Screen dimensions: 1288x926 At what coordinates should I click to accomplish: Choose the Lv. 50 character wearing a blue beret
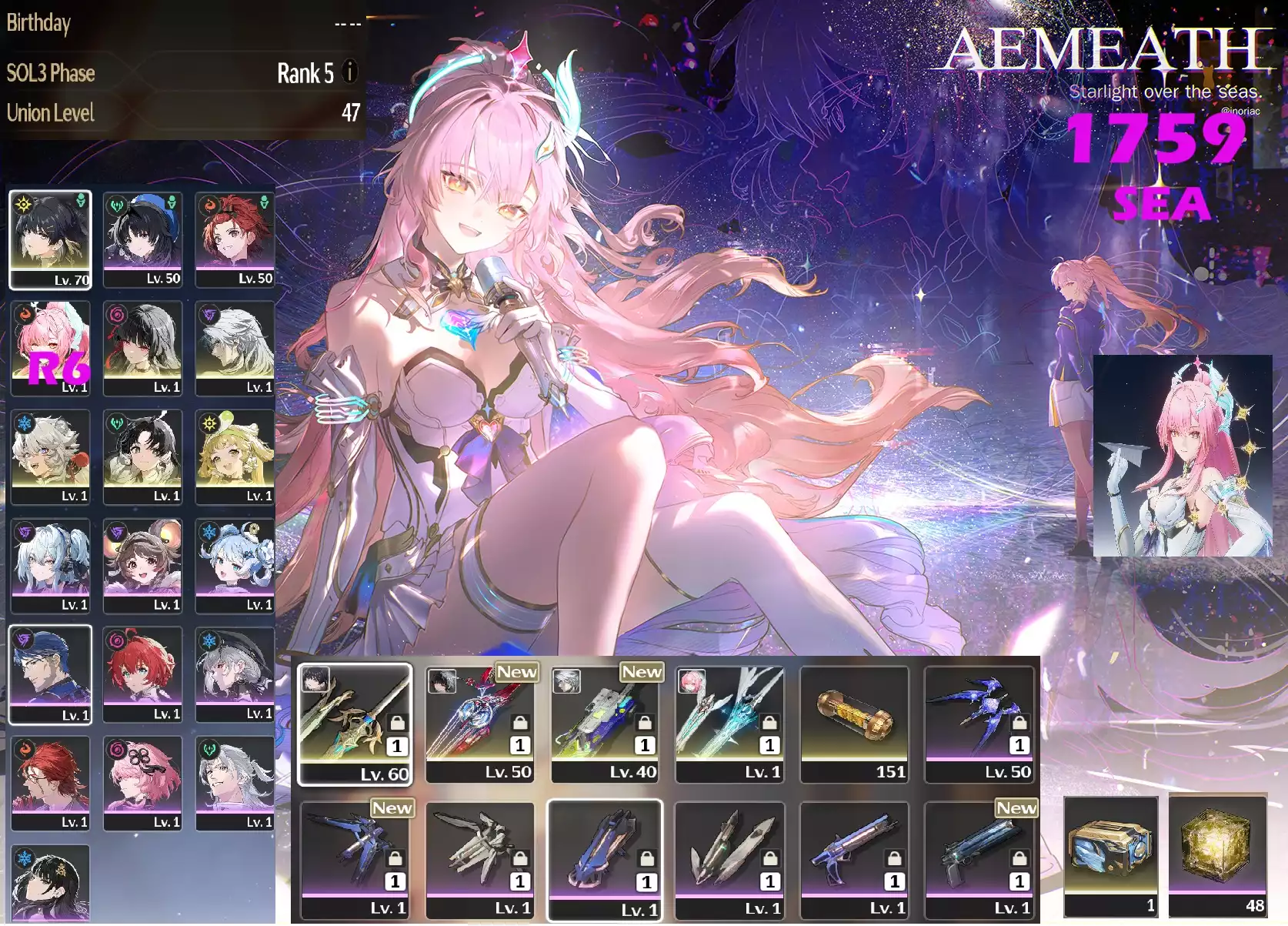pyautogui.click(x=143, y=240)
